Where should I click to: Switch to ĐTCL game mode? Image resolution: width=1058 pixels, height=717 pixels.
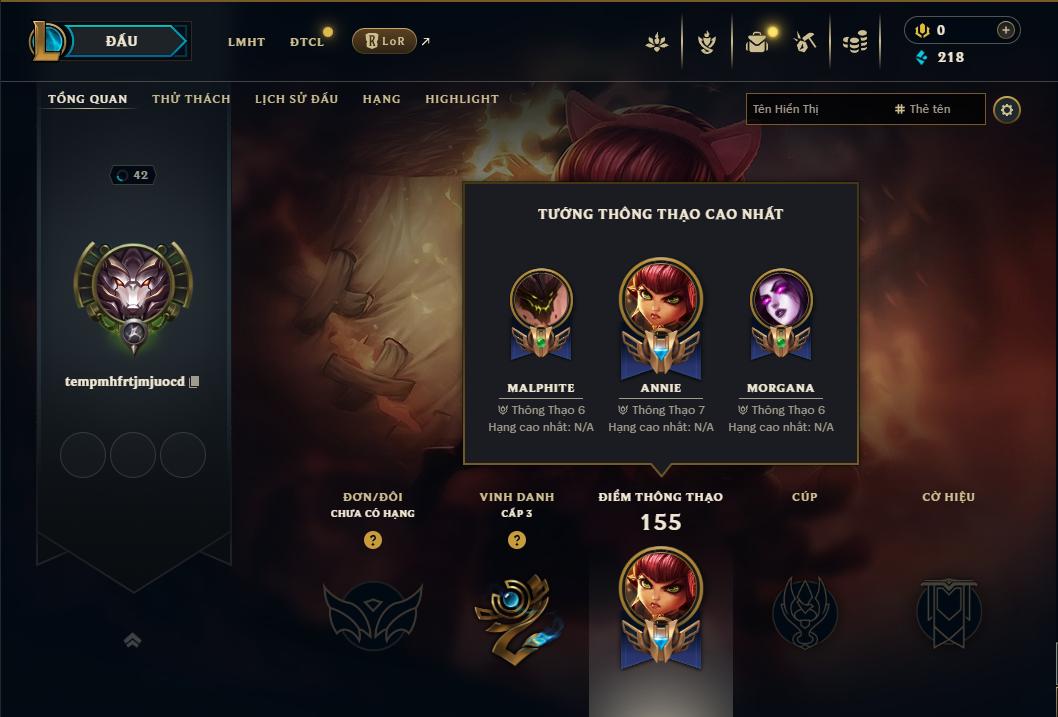[307, 42]
